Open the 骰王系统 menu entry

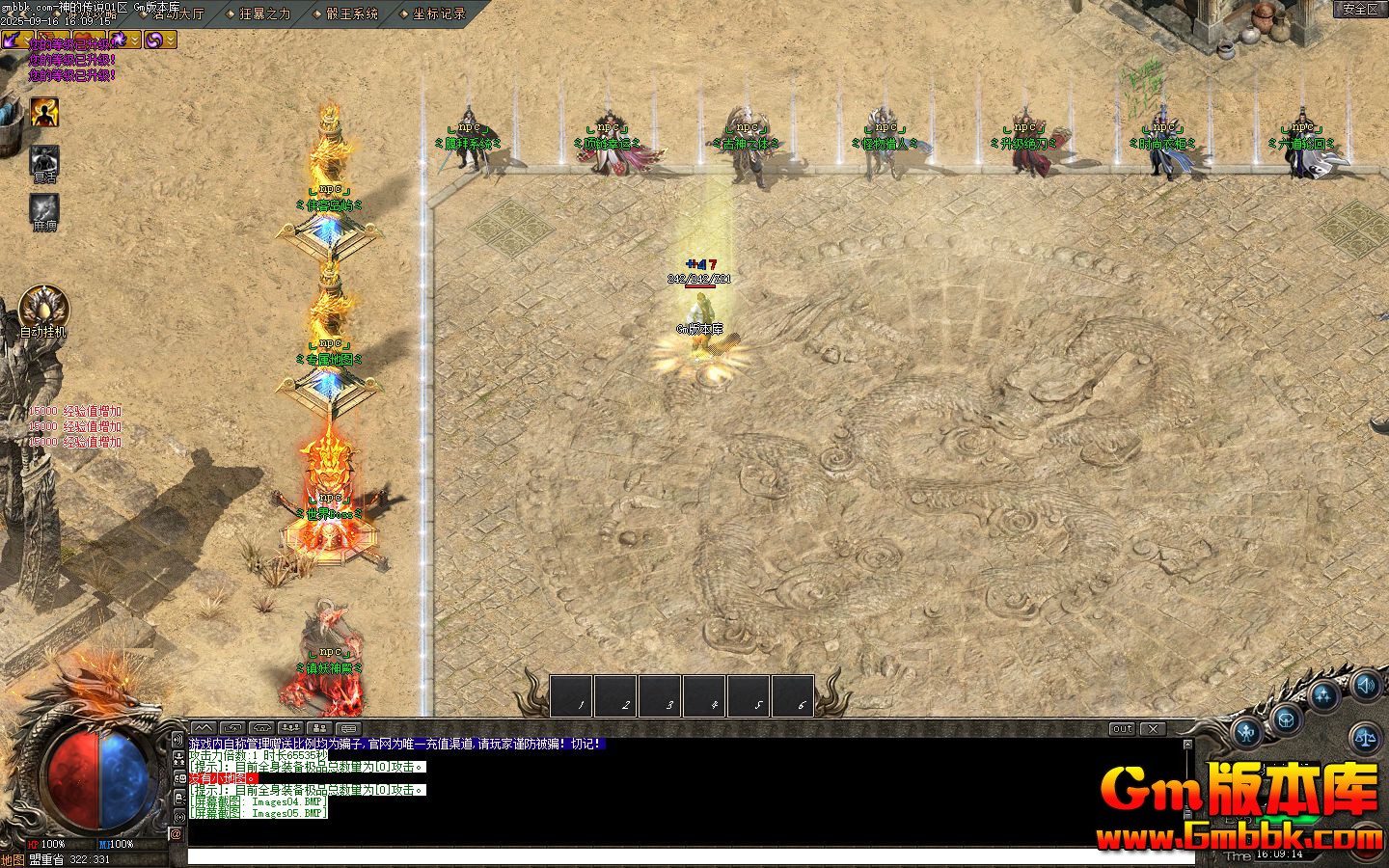coord(351,14)
